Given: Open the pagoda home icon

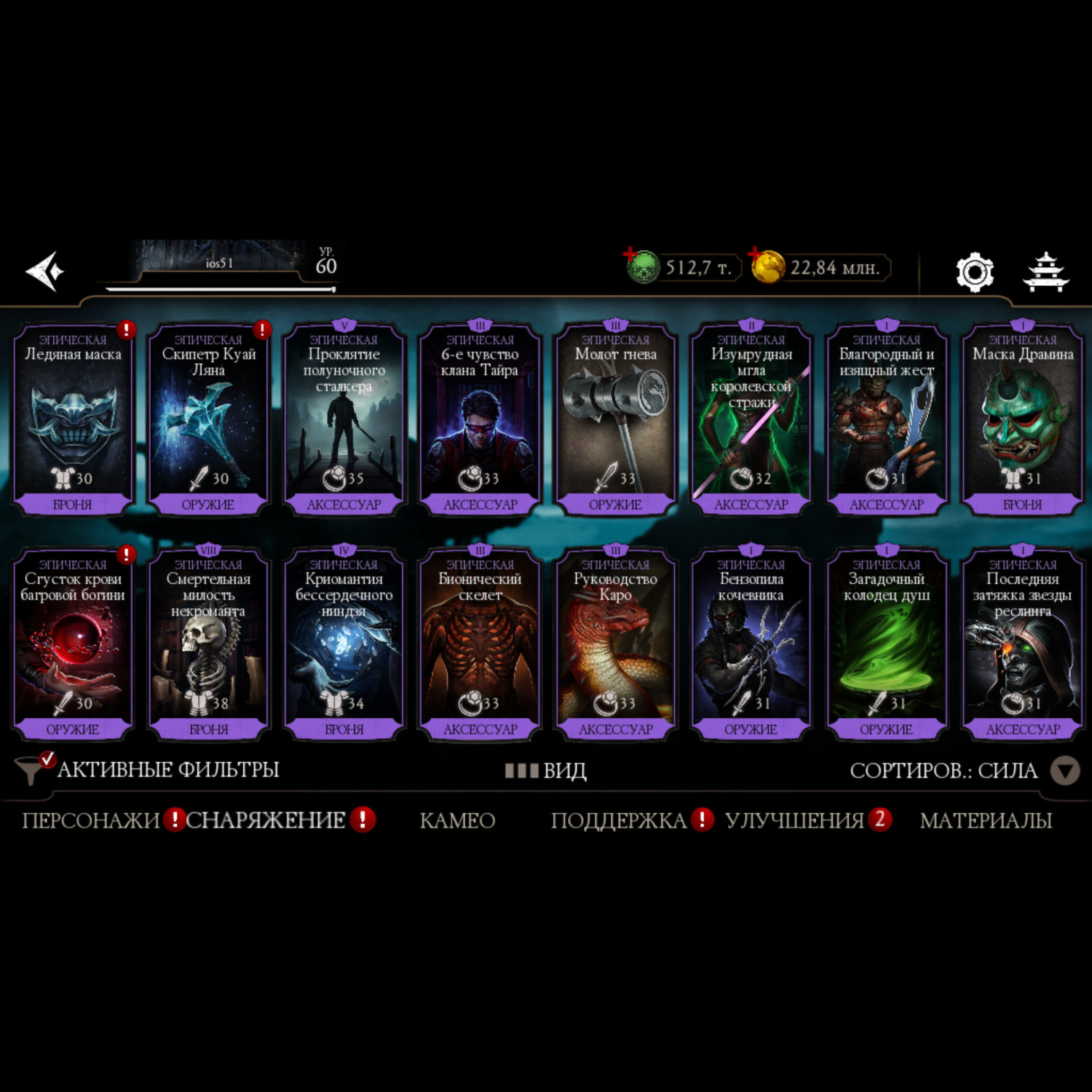Looking at the screenshot, I should pyautogui.click(x=1045, y=272).
